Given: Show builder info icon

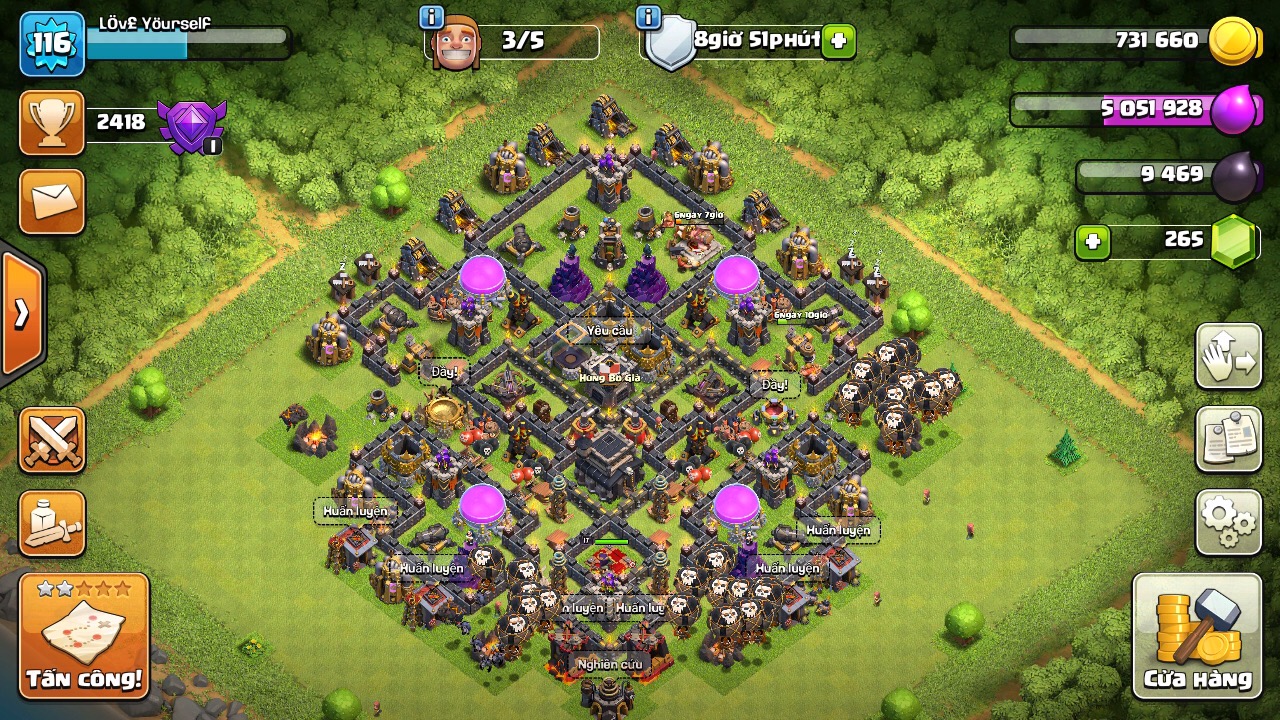Looking at the screenshot, I should (x=432, y=17).
